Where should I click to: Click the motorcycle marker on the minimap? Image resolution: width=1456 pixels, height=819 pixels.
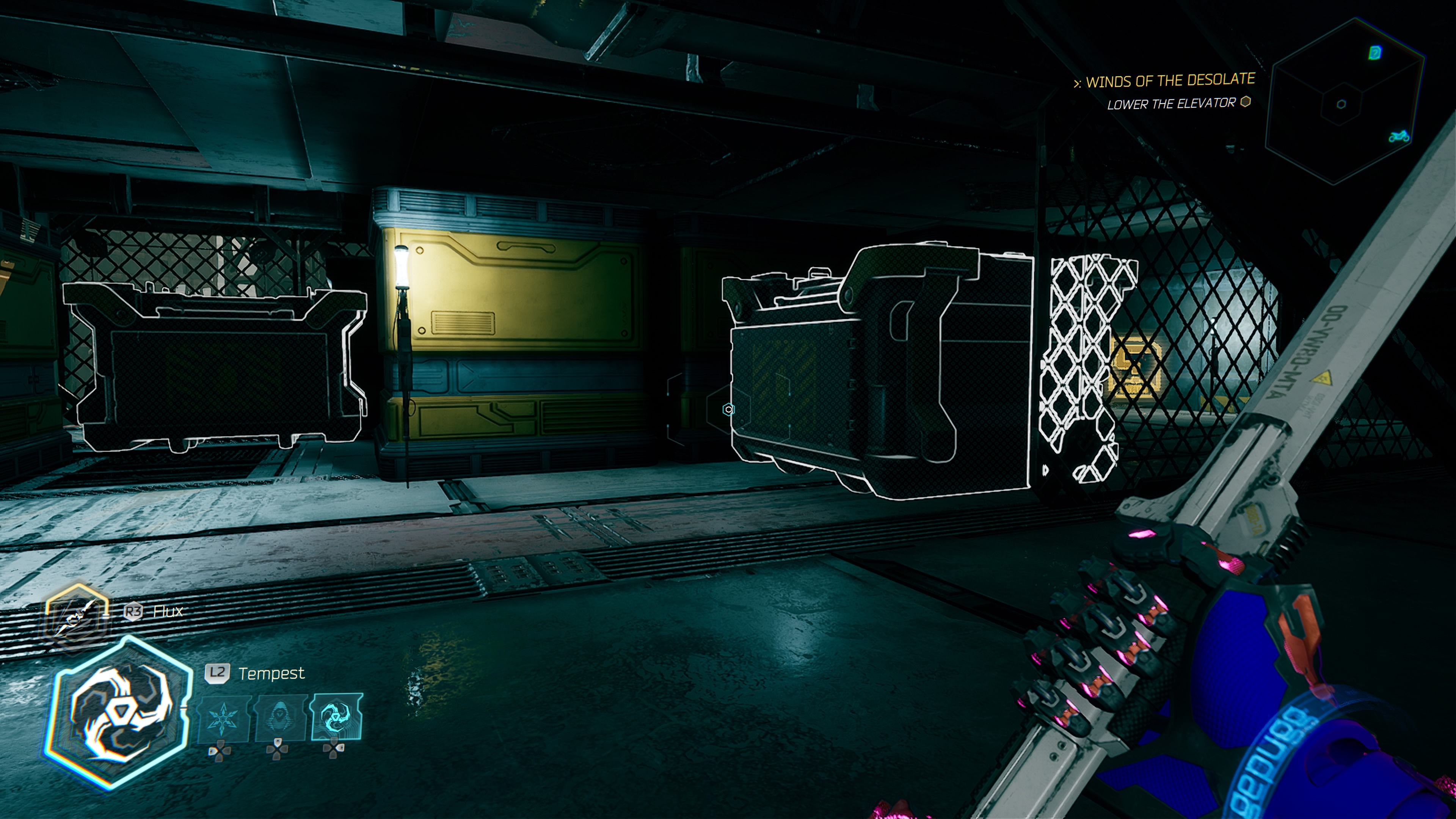pos(1399,136)
